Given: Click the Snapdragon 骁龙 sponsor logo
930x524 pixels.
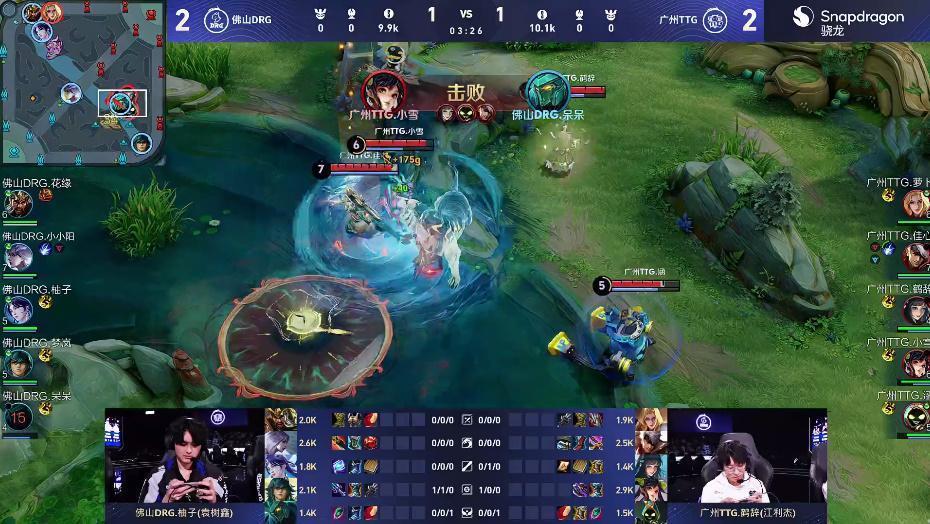Looking at the screenshot, I should pyautogui.click(x=848, y=21).
